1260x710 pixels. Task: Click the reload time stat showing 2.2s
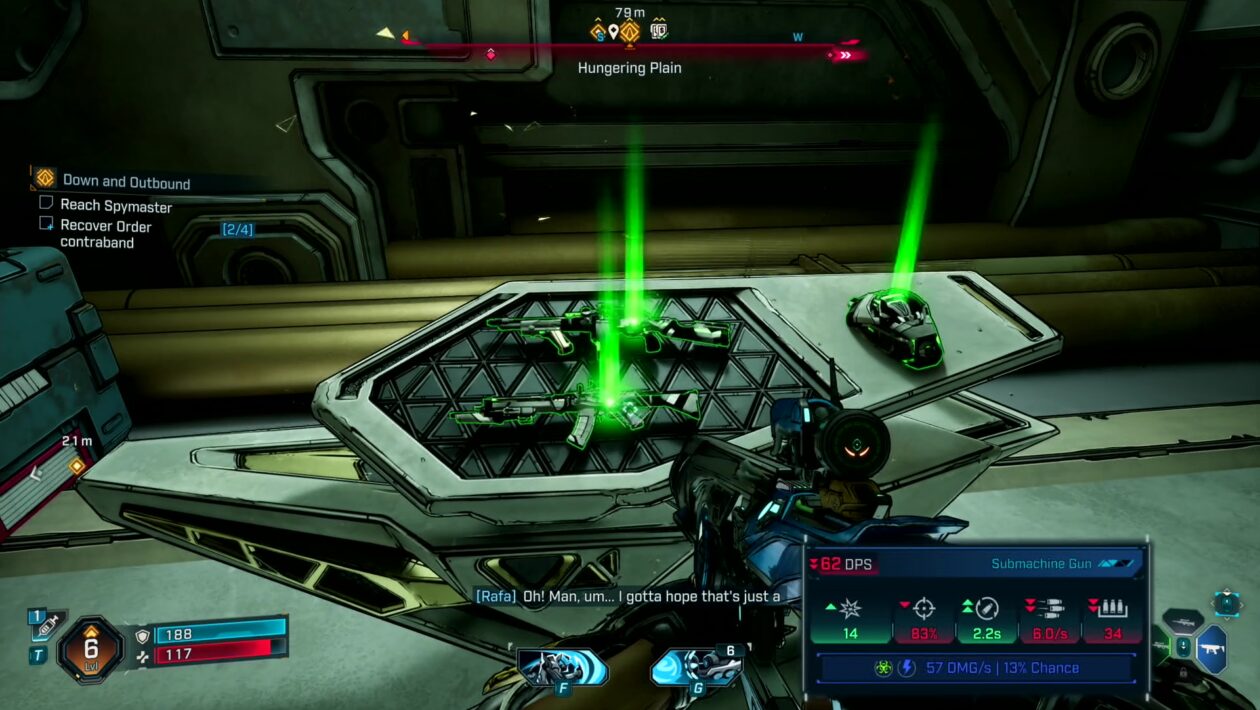point(987,619)
